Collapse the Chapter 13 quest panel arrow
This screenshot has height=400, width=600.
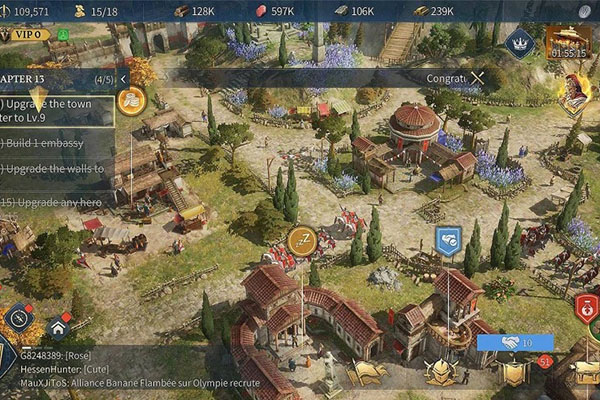click(x=123, y=78)
